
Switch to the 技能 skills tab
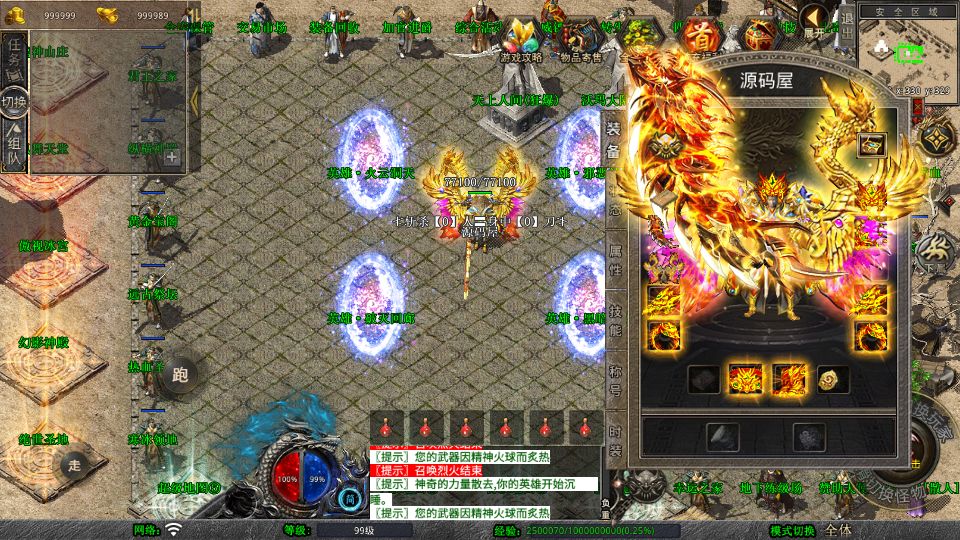[x=615, y=318]
